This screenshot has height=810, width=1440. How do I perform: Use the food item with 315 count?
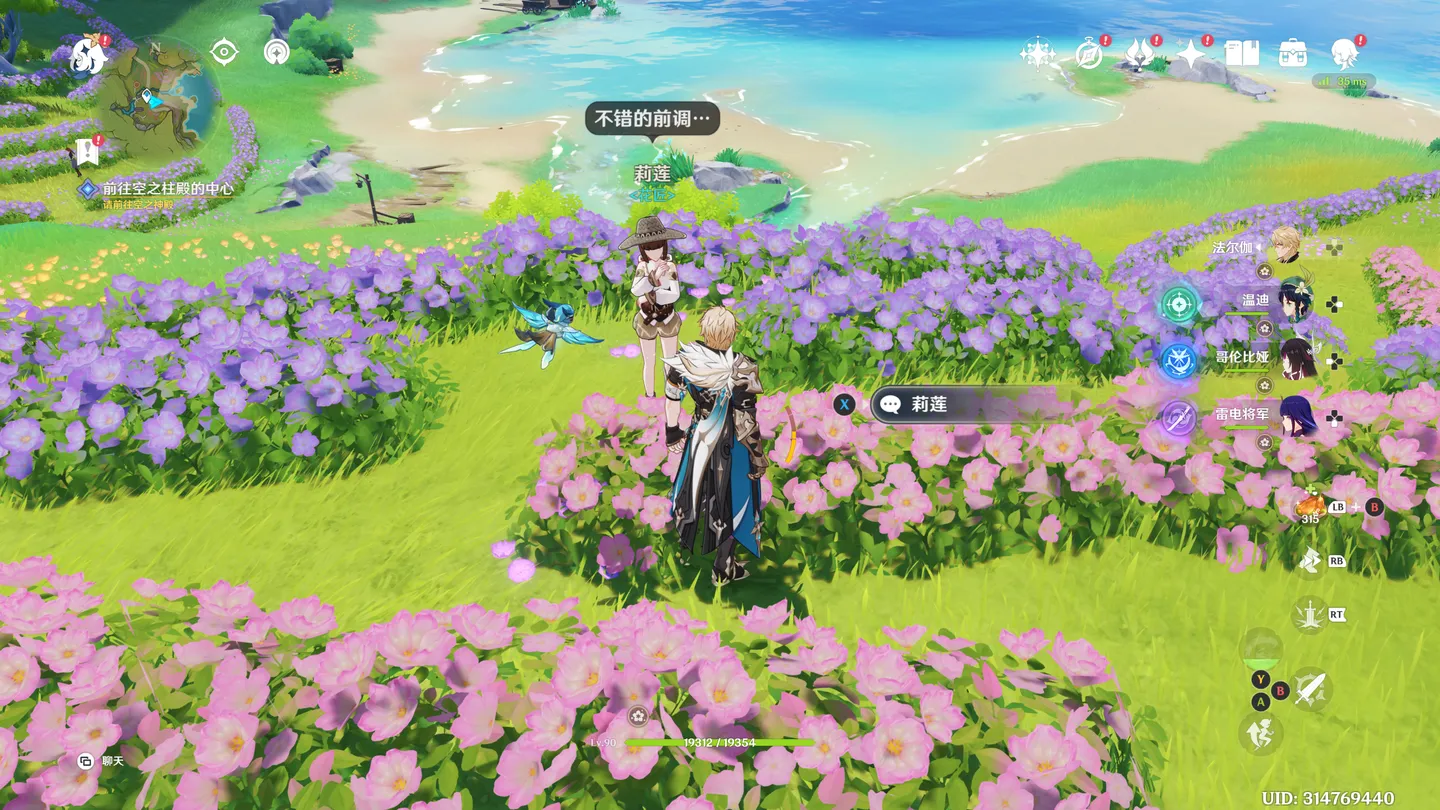pyautogui.click(x=1310, y=506)
